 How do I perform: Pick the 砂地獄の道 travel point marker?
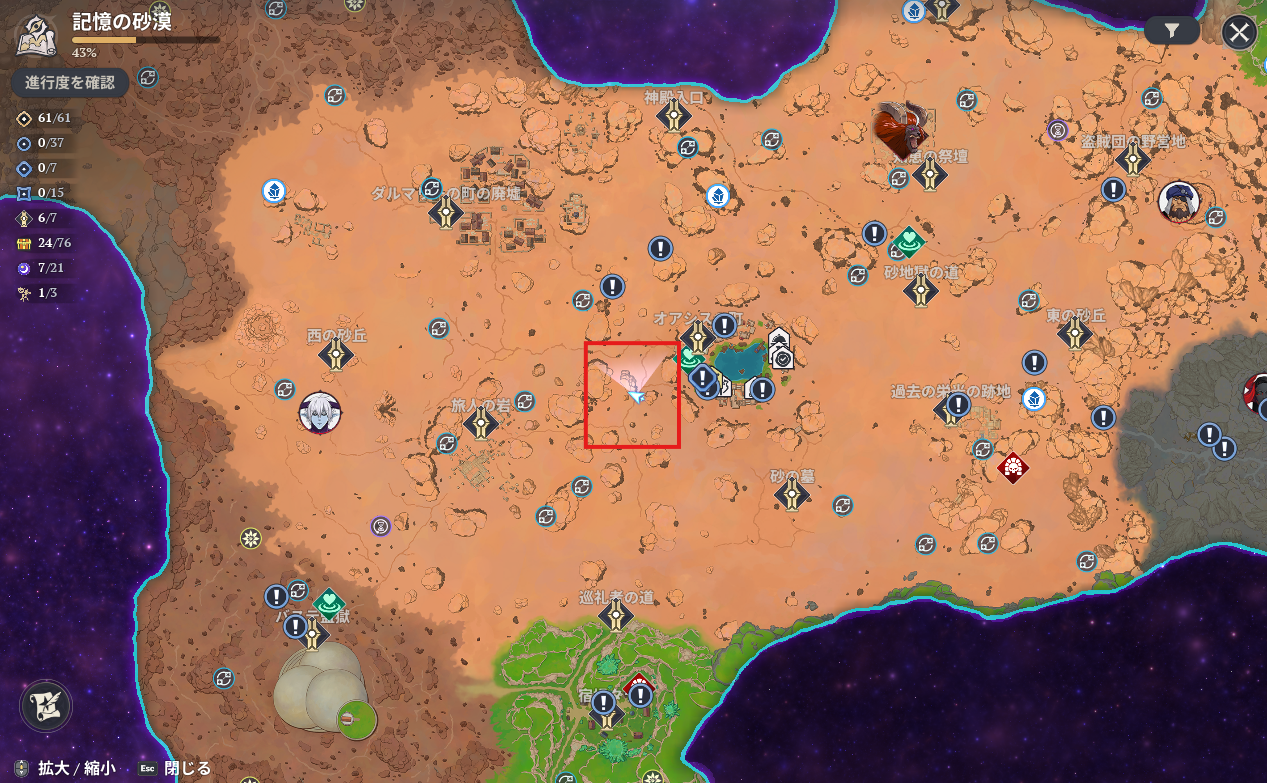pyautogui.click(x=920, y=291)
